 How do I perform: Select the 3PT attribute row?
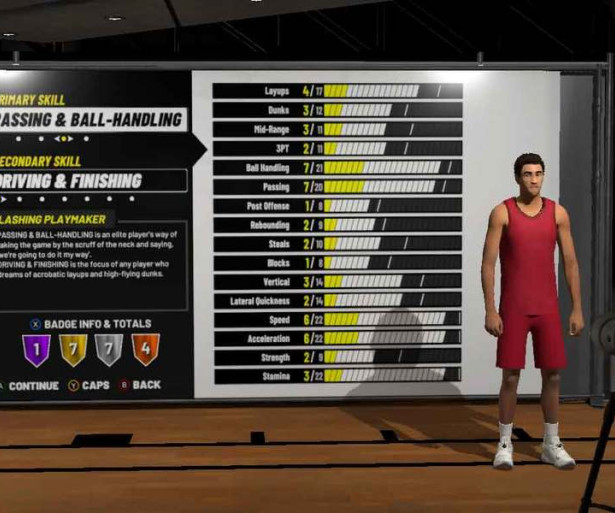(337, 148)
